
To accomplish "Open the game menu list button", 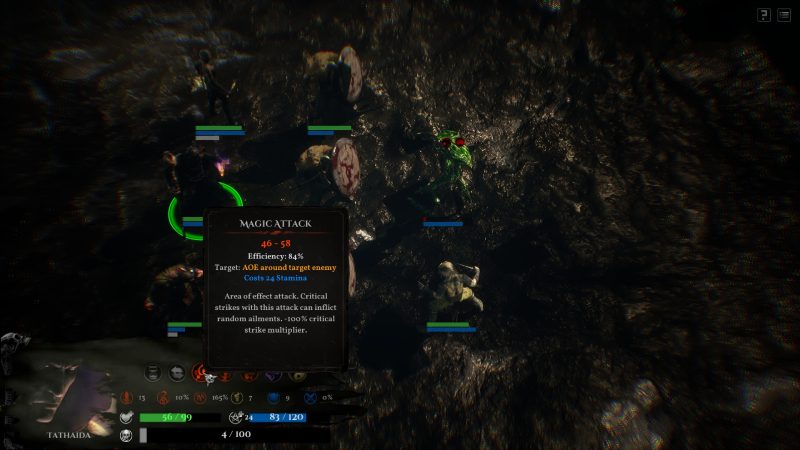I will pyautogui.click(x=783, y=14).
